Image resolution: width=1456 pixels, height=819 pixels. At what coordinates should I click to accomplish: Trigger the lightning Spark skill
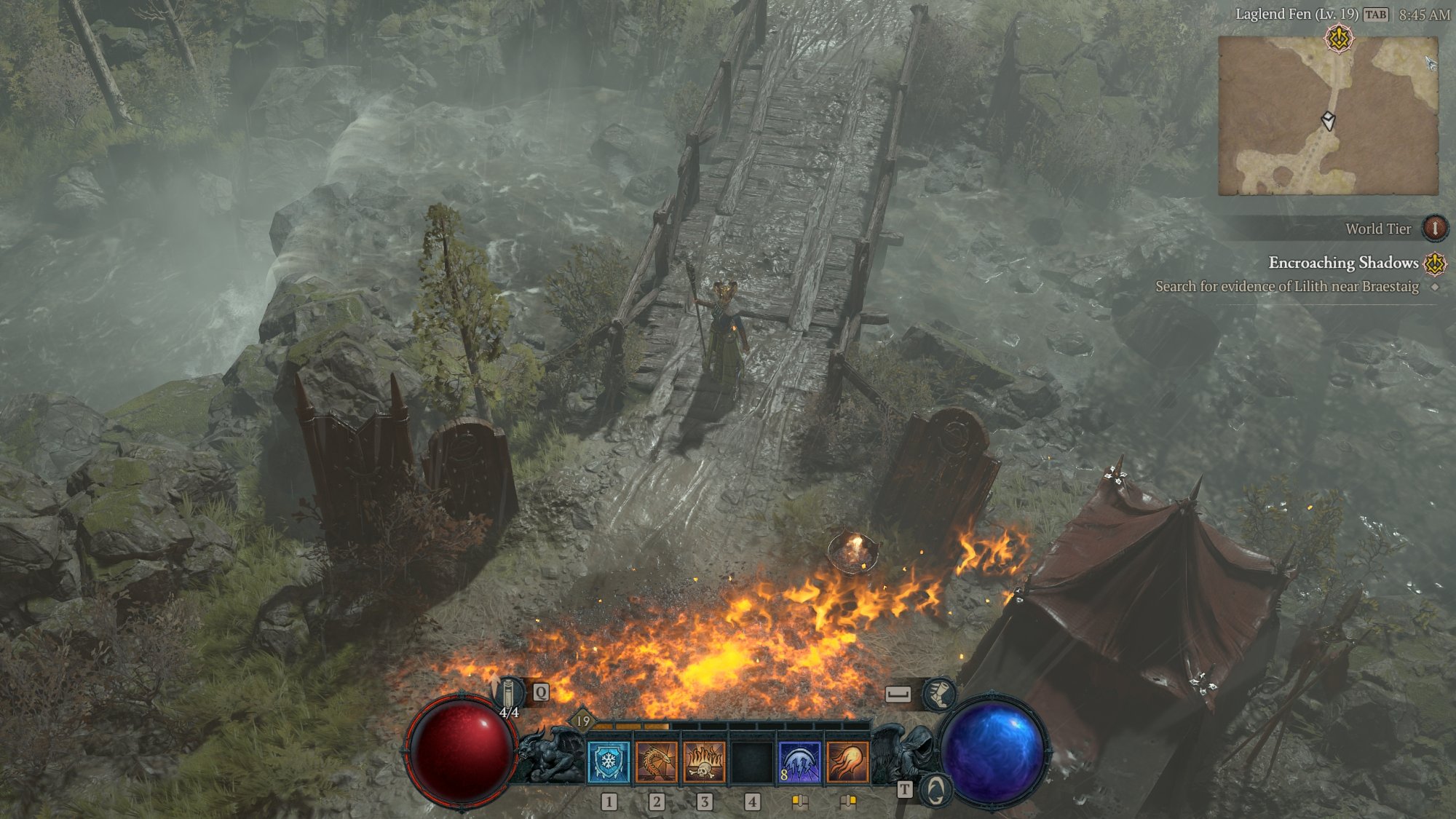point(799,762)
